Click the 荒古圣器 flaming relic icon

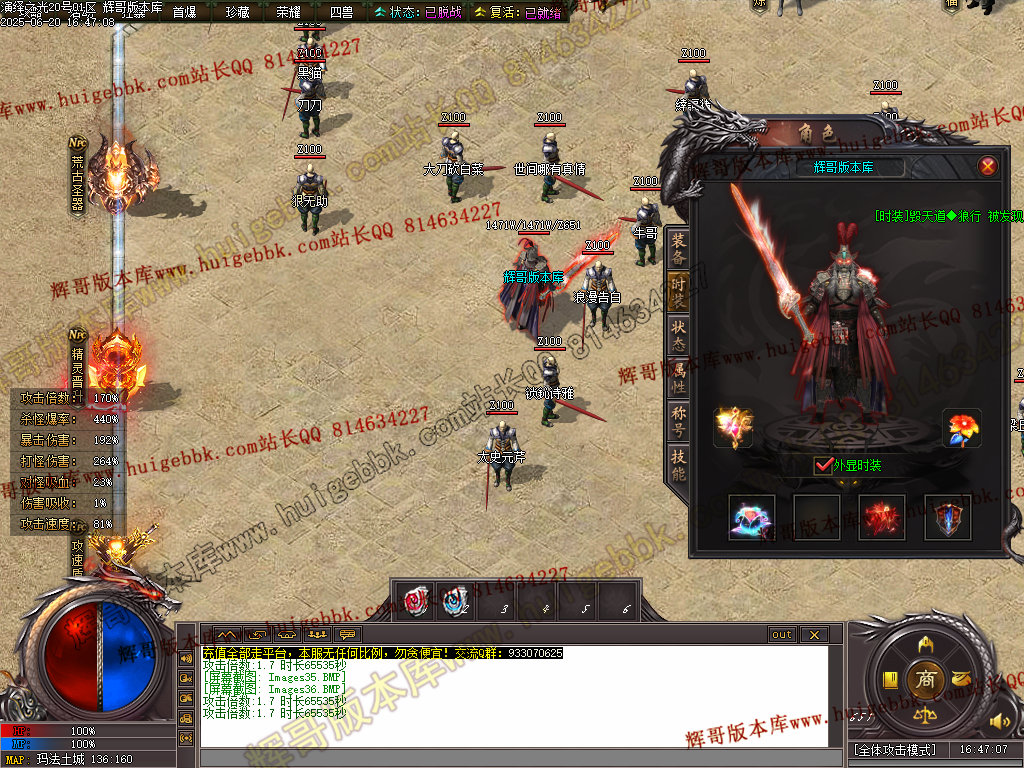coord(120,180)
